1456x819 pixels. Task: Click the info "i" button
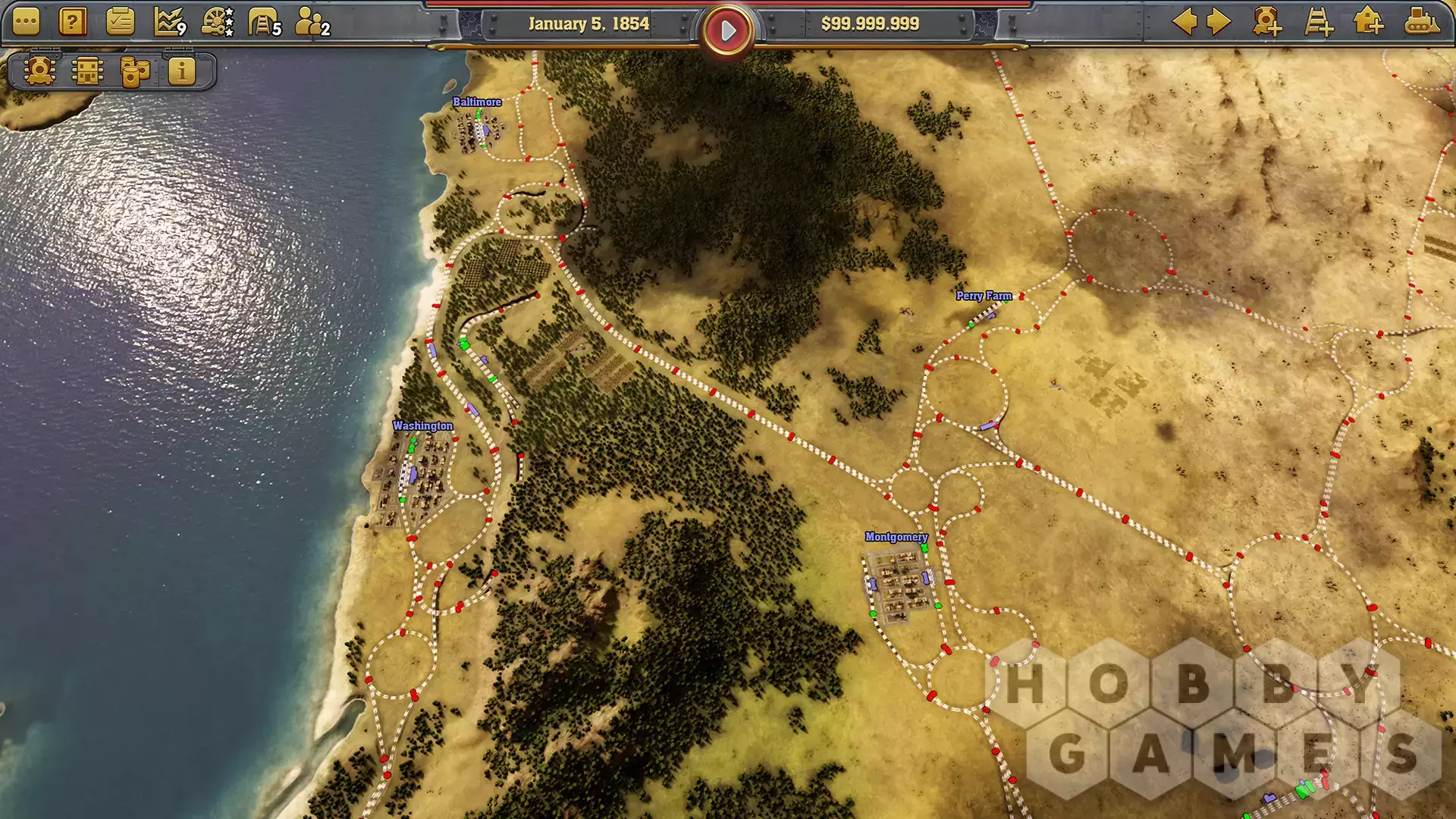click(x=182, y=71)
